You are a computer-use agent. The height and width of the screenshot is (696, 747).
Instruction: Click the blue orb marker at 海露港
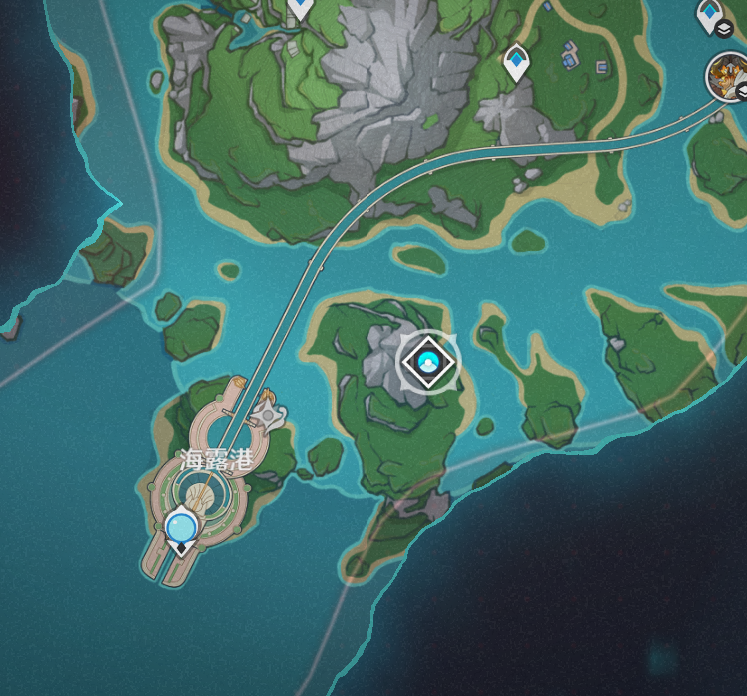coord(181,524)
